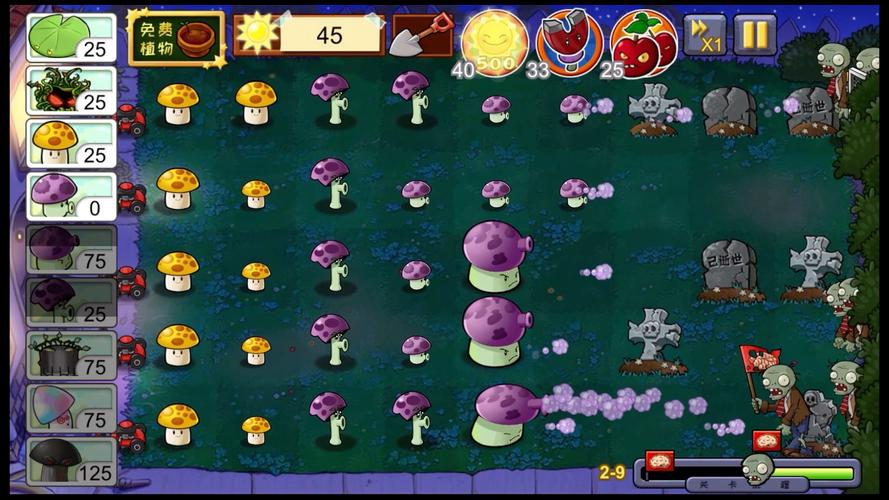Use the Magnet-shroom power-up
This screenshot has height=500, width=889.
(568, 40)
